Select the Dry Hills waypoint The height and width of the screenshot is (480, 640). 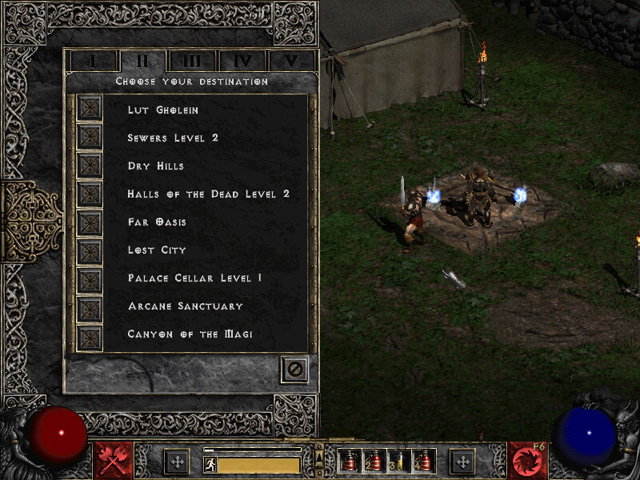90,165
